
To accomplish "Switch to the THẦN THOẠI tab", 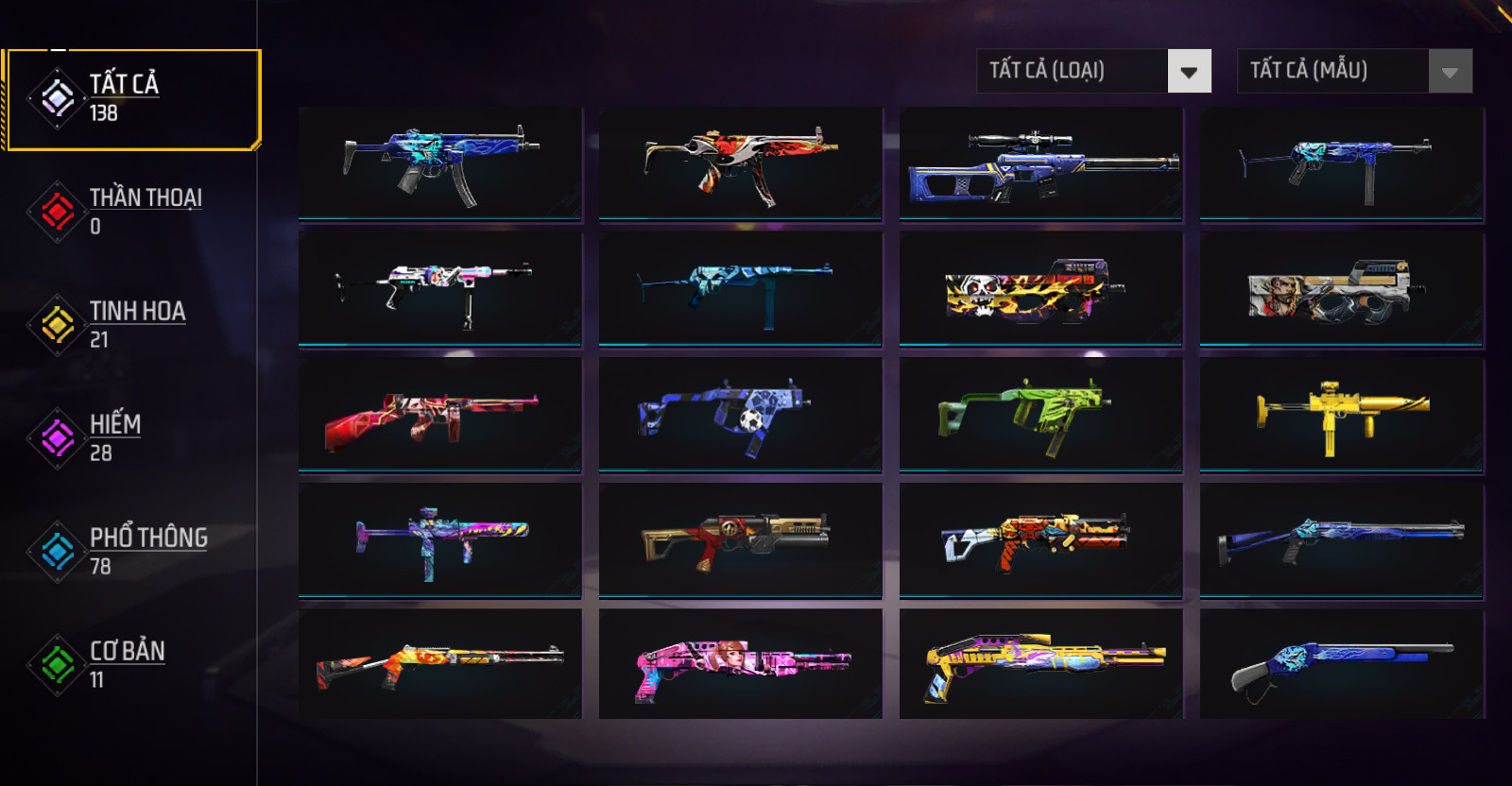I will coord(132,211).
